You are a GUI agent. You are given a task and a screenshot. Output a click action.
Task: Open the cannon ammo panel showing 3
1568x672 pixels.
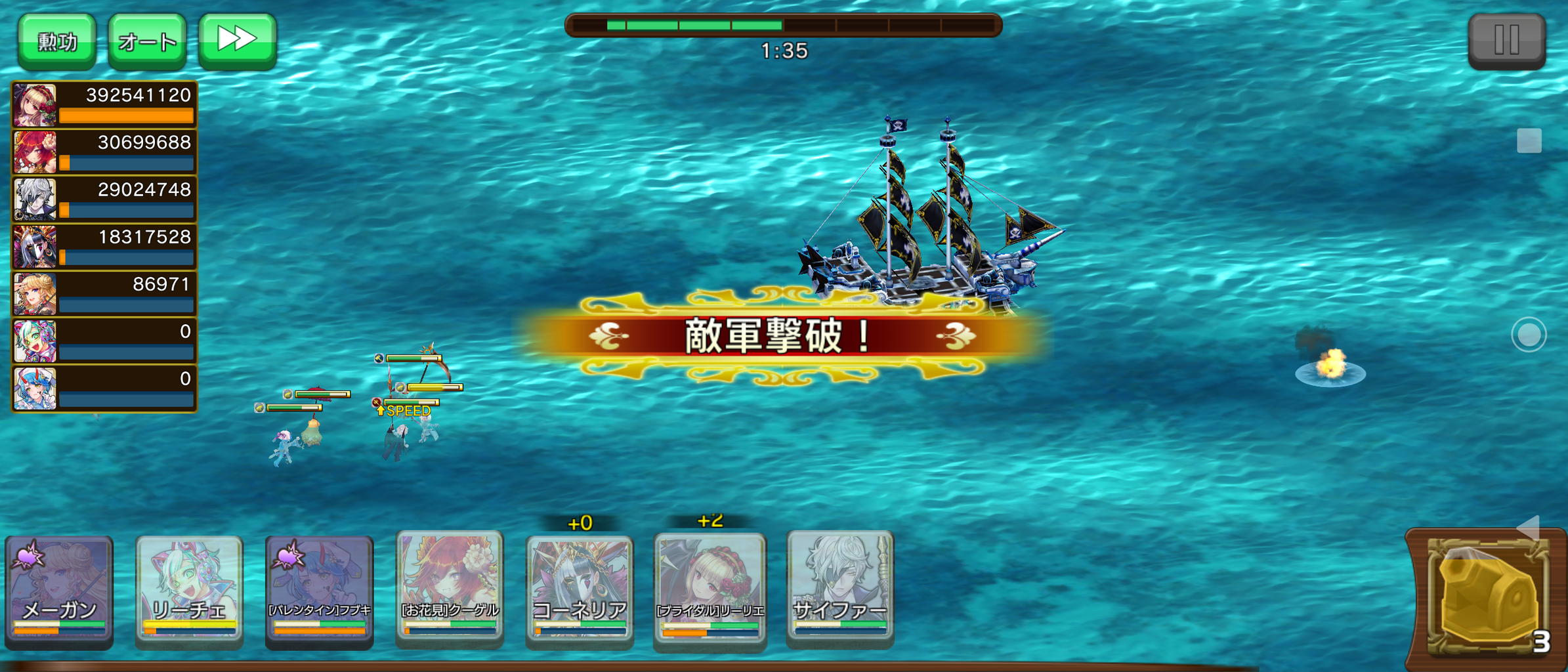click(x=1488, y=597)
